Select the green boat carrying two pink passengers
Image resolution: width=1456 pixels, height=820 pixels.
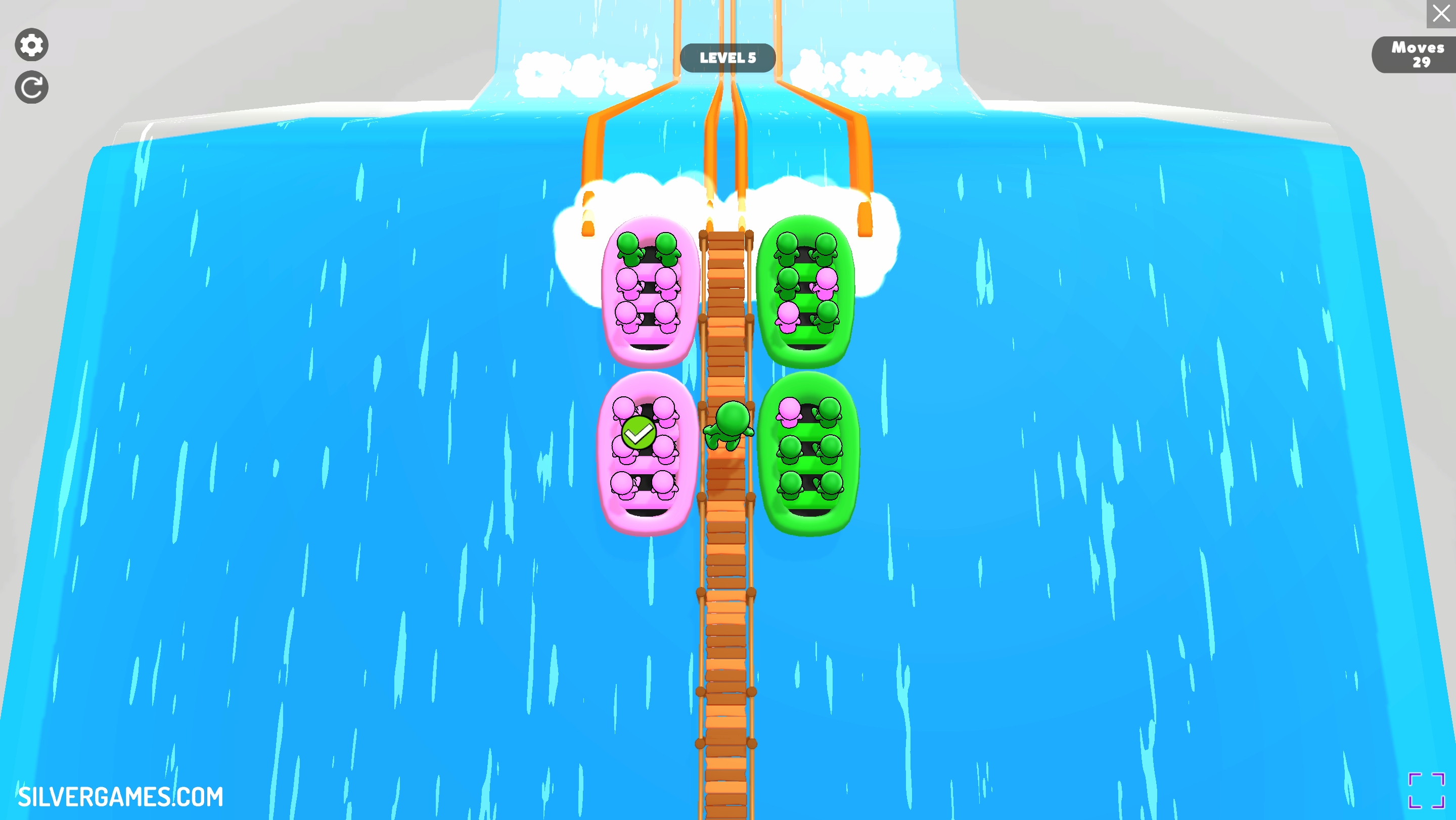[x=806, y=291]
